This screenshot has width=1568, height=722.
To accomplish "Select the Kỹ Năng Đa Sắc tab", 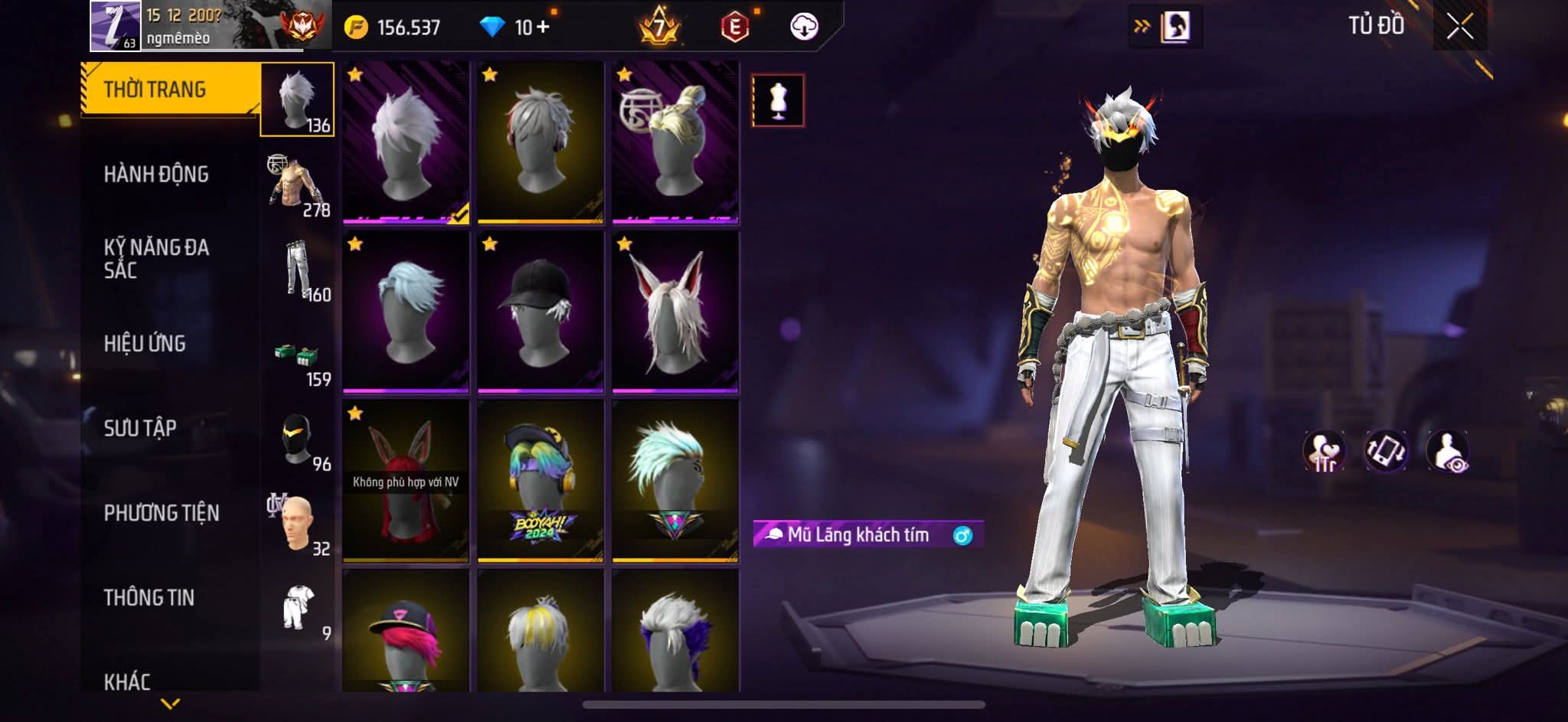I will [156, 258].
